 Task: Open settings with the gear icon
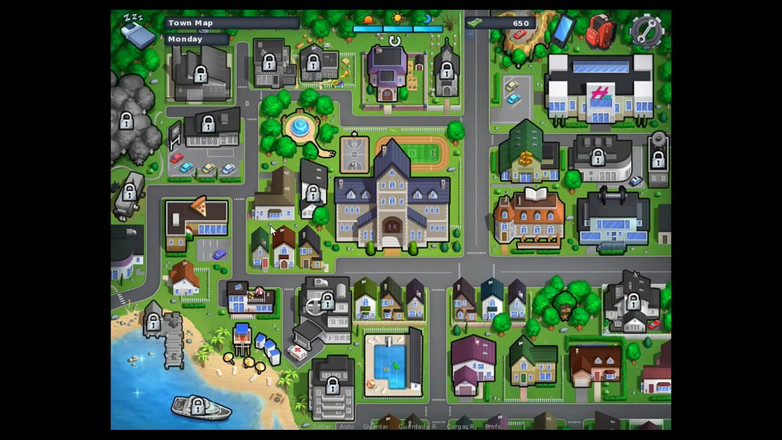click(x=647, y=31)
